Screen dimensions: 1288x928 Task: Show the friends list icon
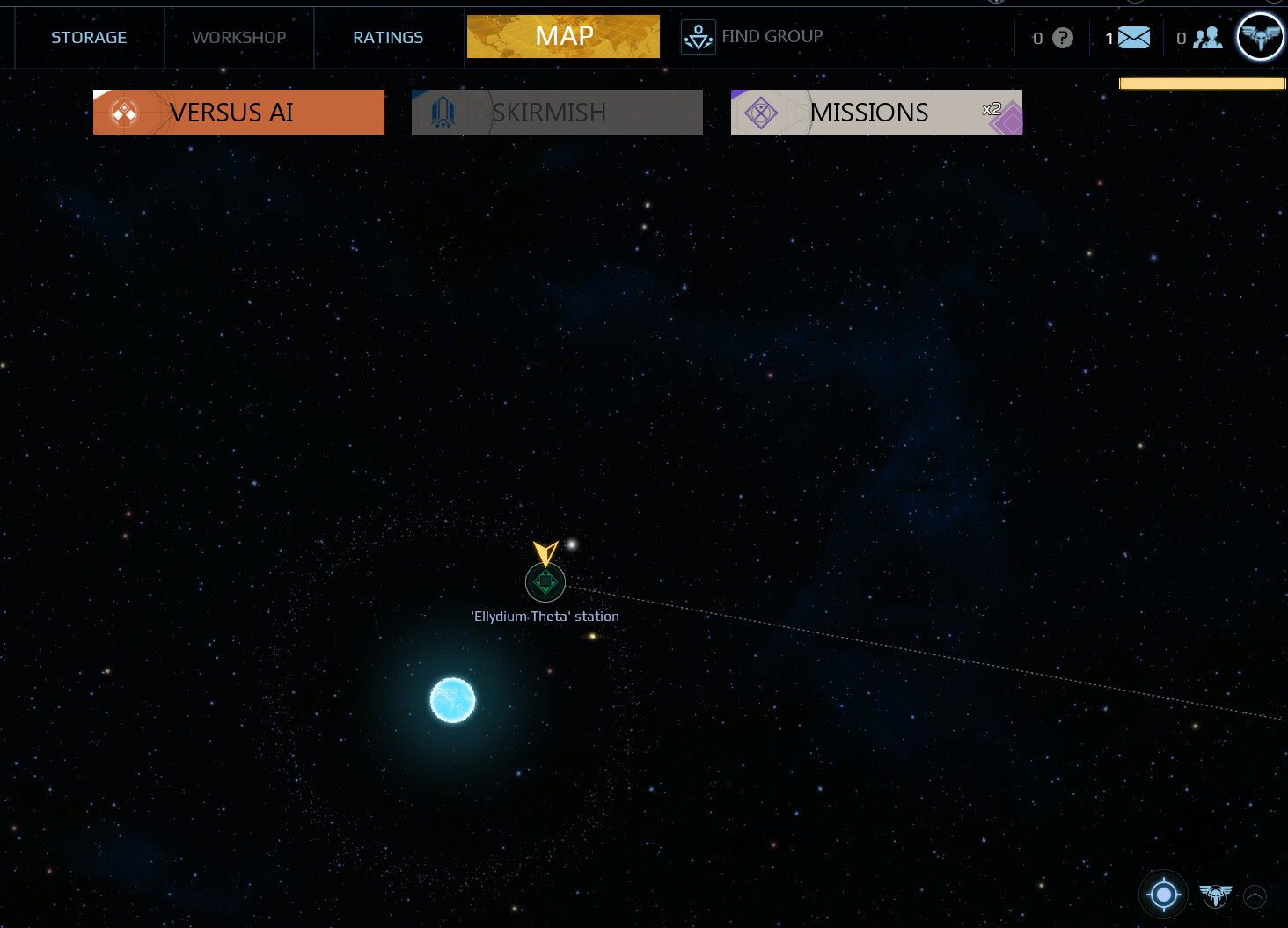[1208, 38]
